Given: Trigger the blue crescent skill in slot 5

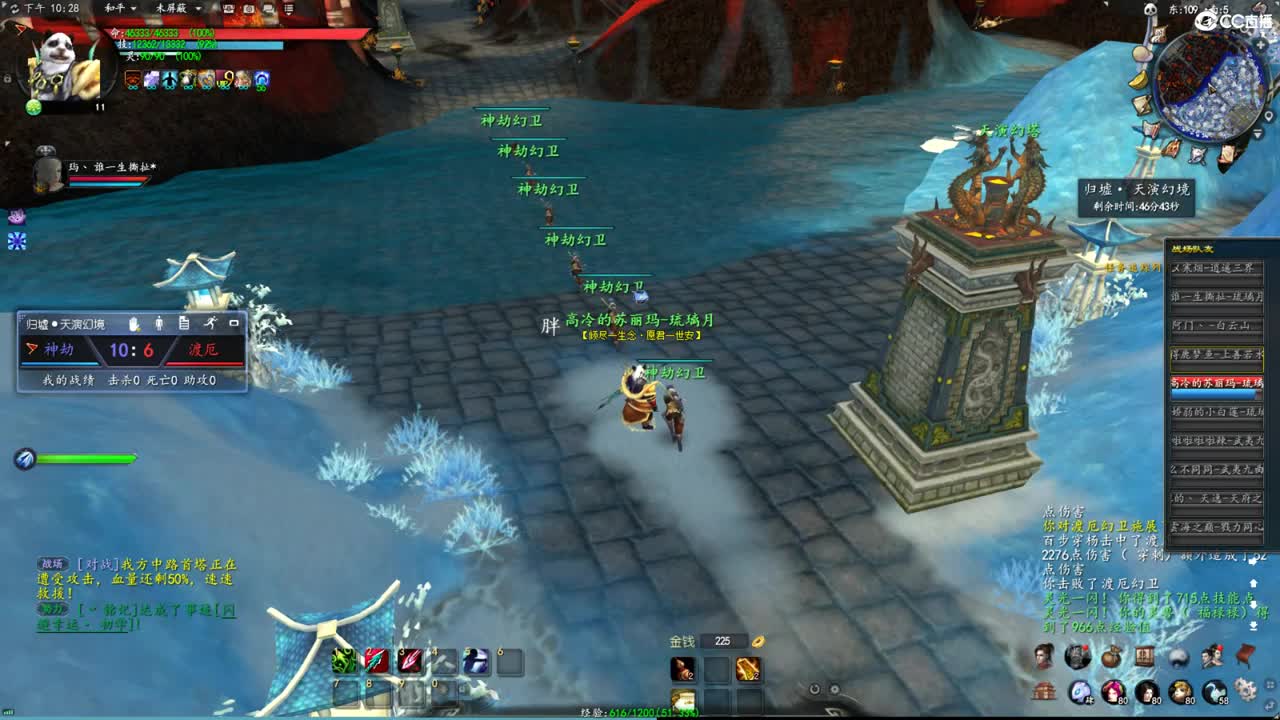Looking at the screenshot, I should (476, 661).
